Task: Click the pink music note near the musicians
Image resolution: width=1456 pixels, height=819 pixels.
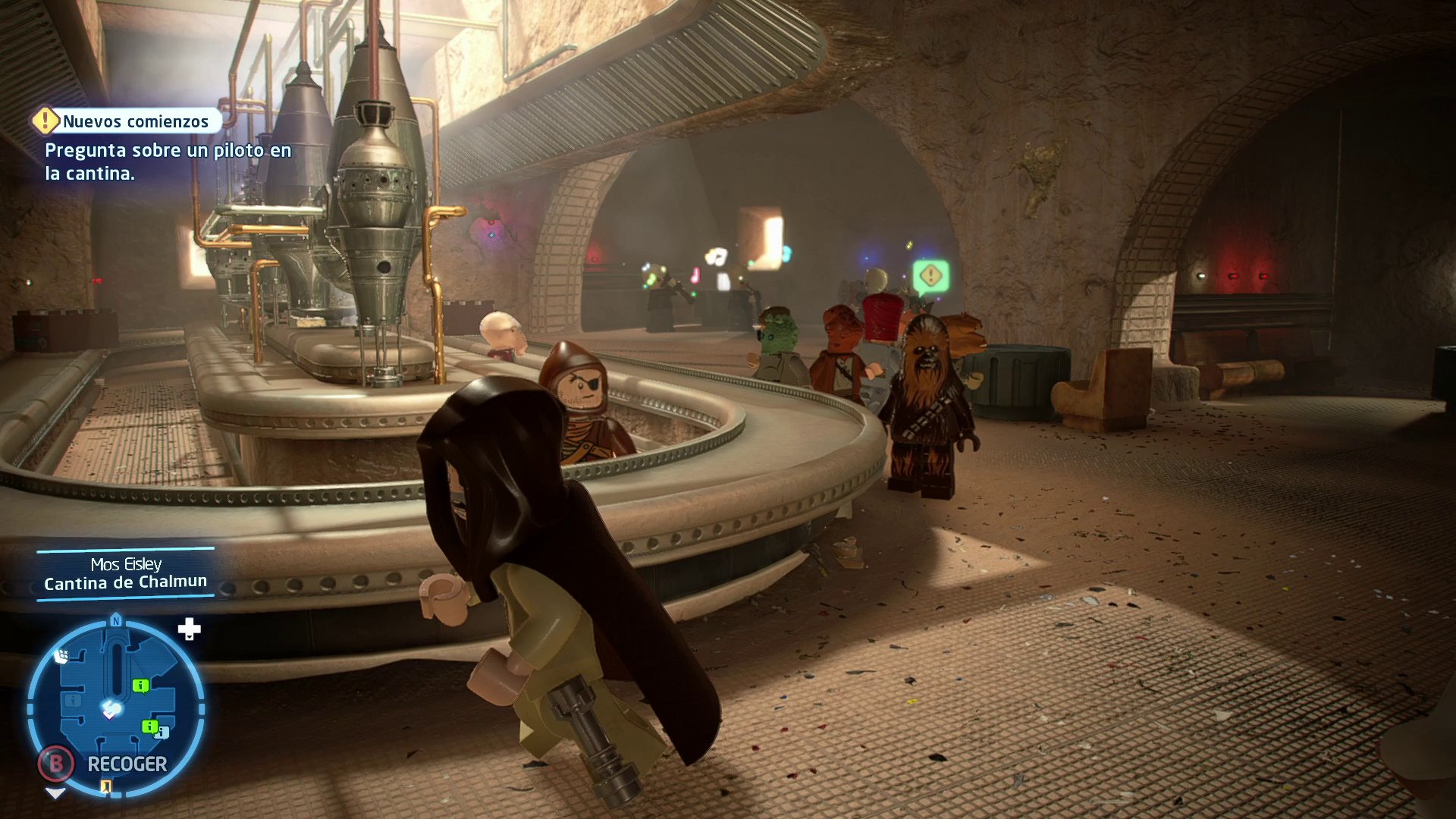Action: point(695,275)
